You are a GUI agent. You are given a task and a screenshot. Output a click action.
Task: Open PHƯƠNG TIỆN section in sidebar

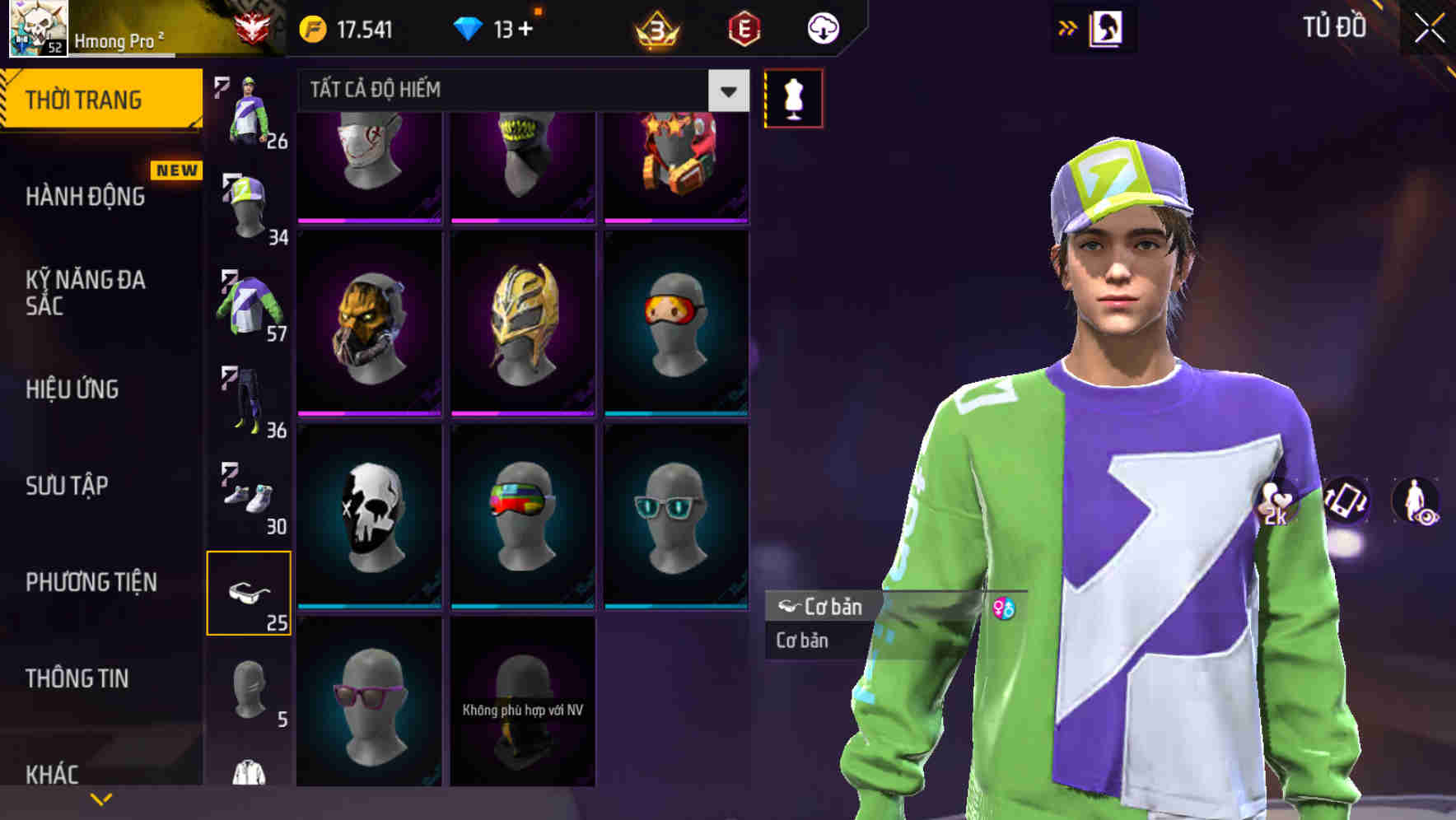coord(91,581)
